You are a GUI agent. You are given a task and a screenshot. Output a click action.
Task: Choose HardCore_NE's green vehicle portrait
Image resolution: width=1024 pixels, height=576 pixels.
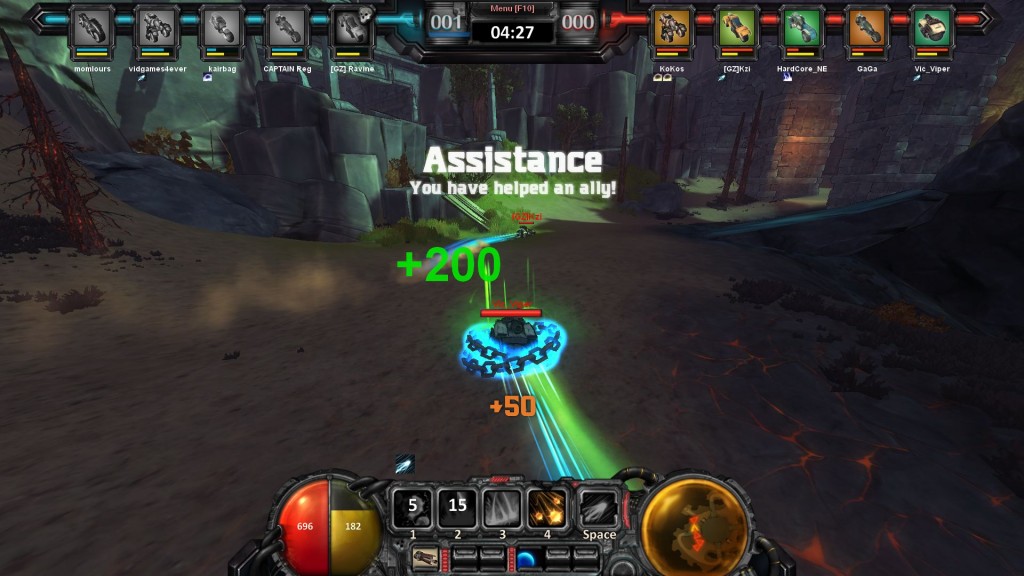[x=802, y=27]
